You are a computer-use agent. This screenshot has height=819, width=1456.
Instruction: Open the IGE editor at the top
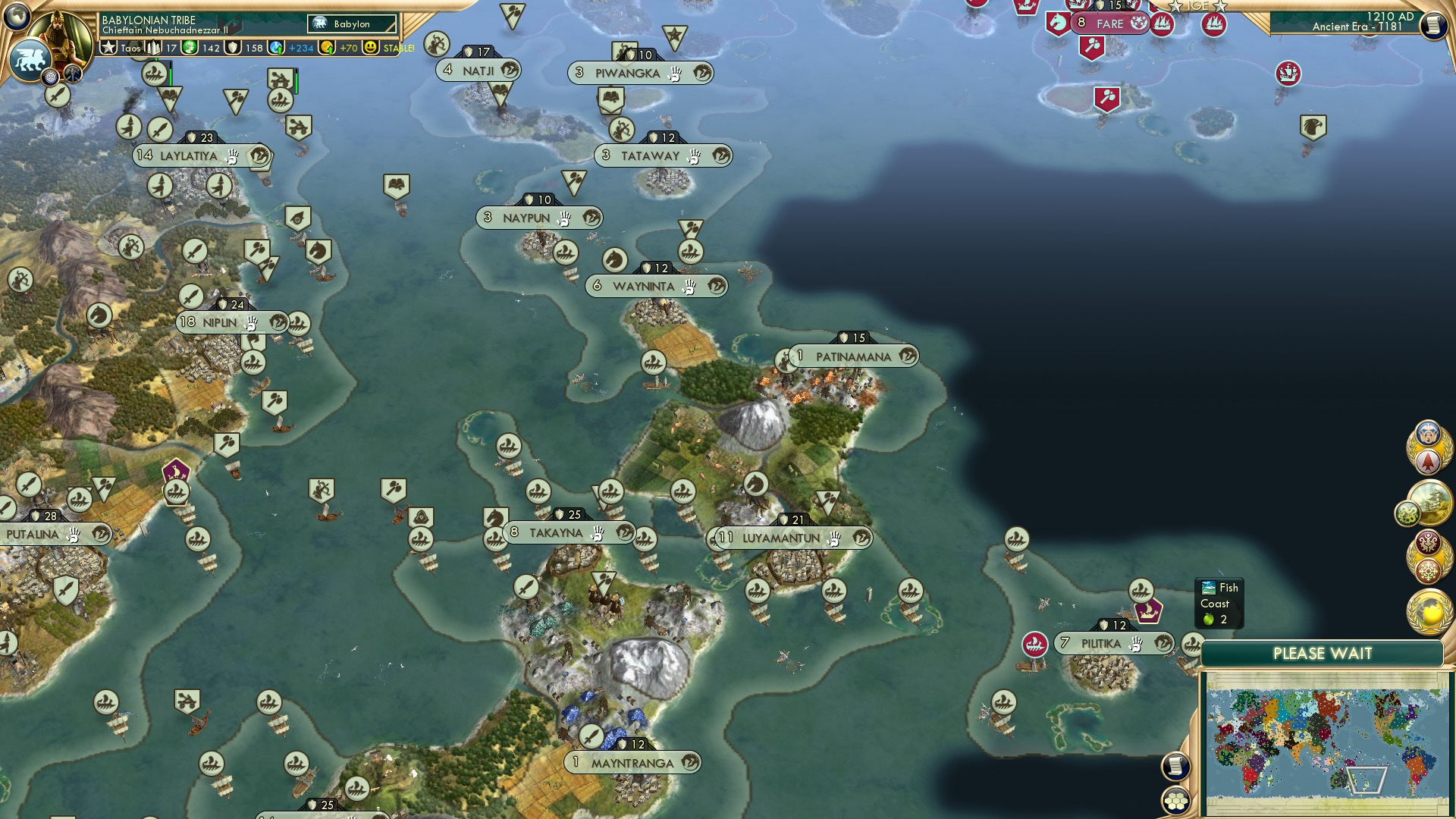1197,6
